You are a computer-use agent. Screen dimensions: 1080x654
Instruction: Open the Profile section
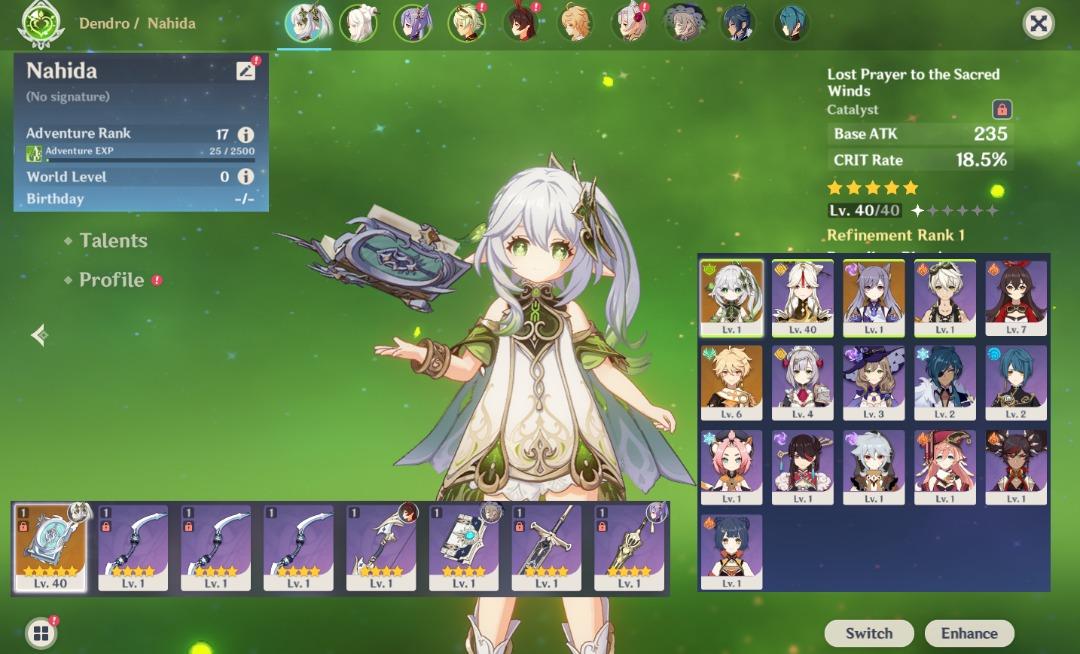pos(111,280)
